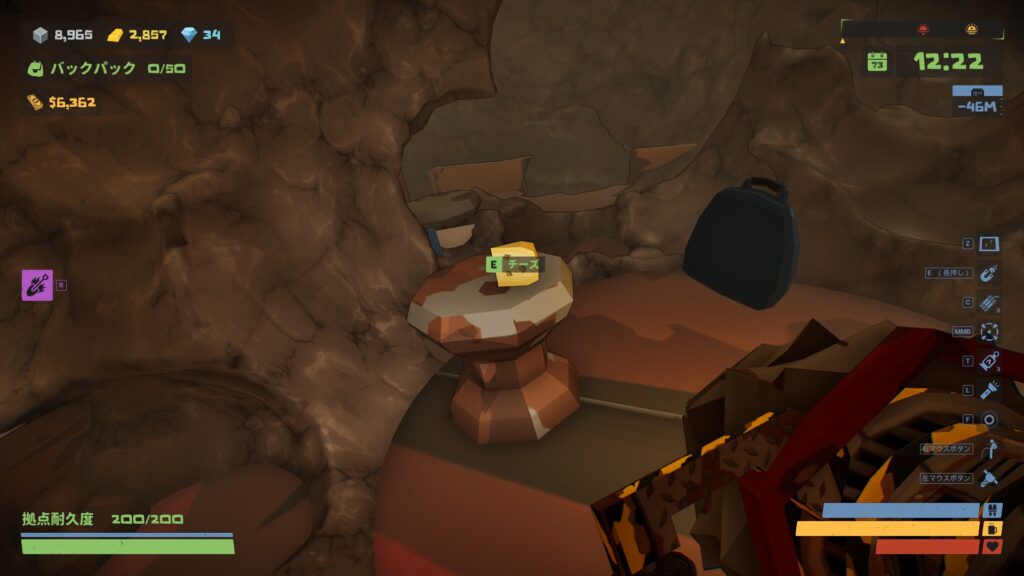
Task: Select the jetpack jump icon
Action: point(989,449)
